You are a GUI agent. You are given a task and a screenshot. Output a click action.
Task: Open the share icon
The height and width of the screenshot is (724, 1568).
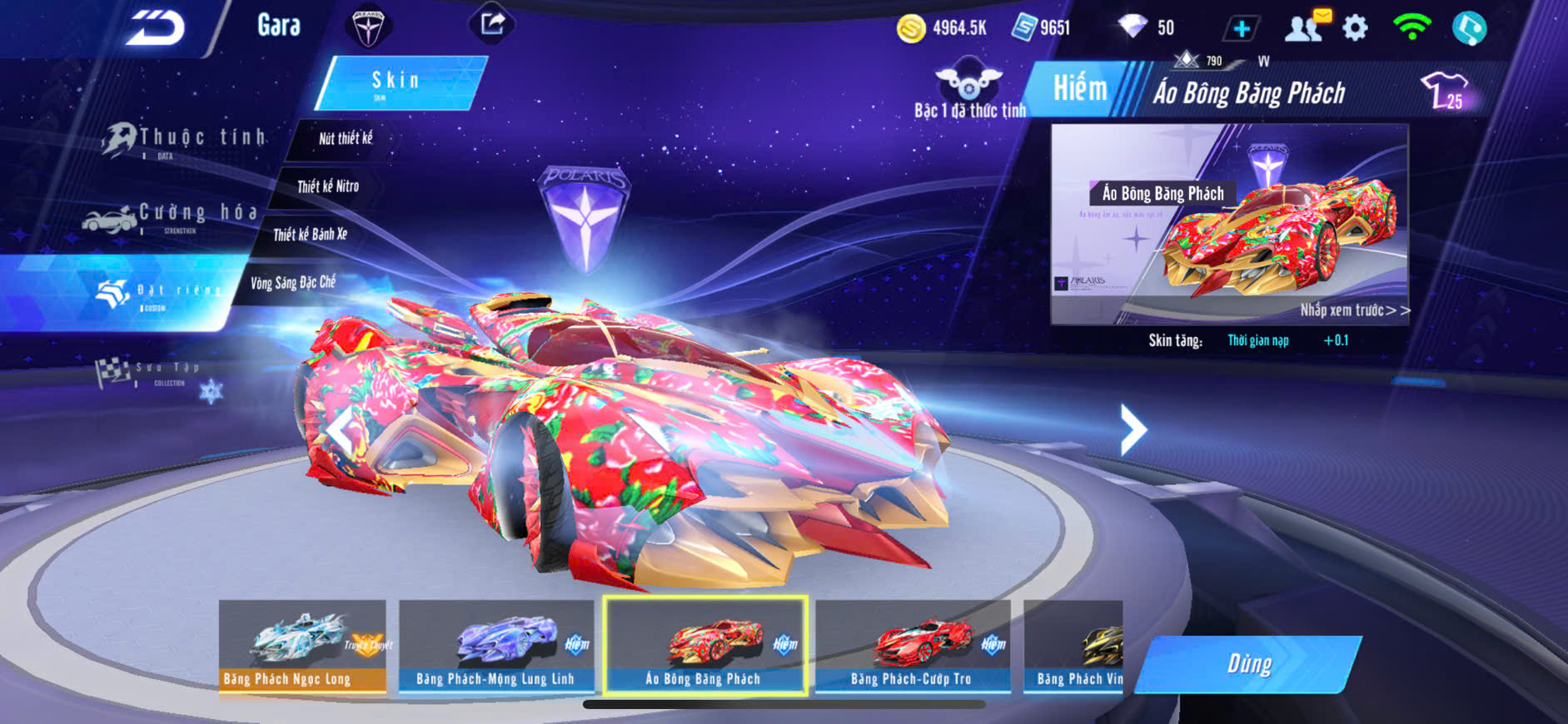pos(492,24)
